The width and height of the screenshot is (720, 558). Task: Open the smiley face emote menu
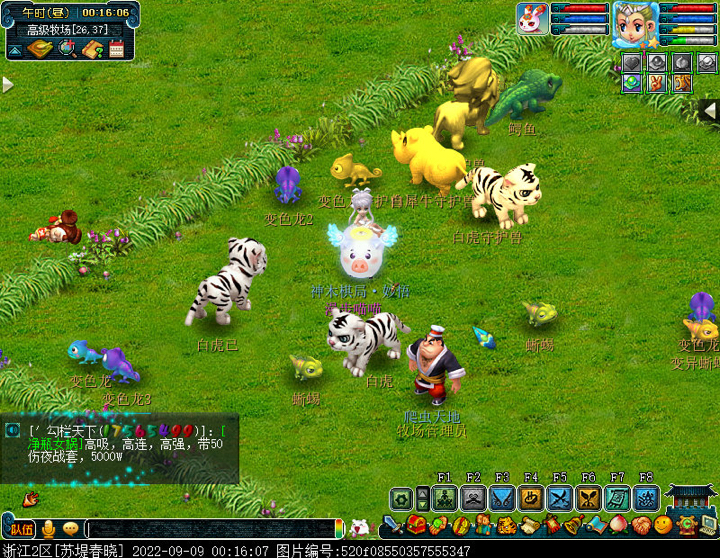point(663,525)
